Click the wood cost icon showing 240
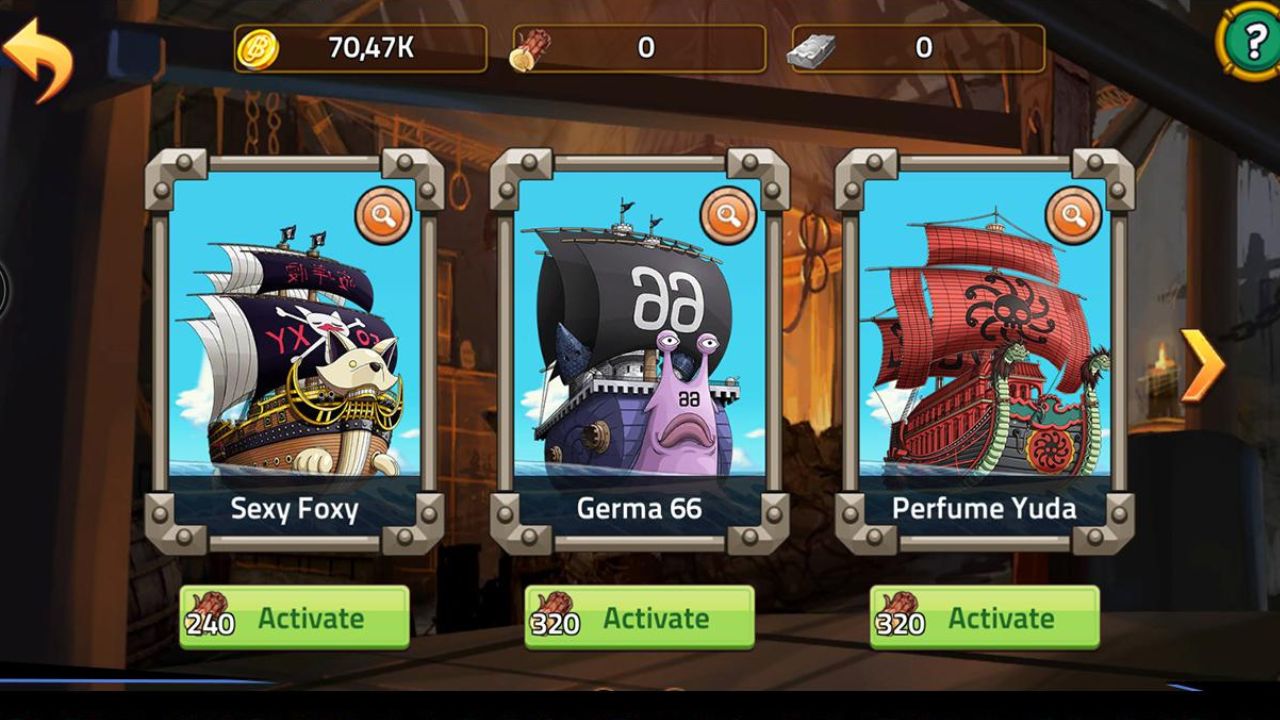This screenshot has height=720, width=1280. click(x=207, y=610)
